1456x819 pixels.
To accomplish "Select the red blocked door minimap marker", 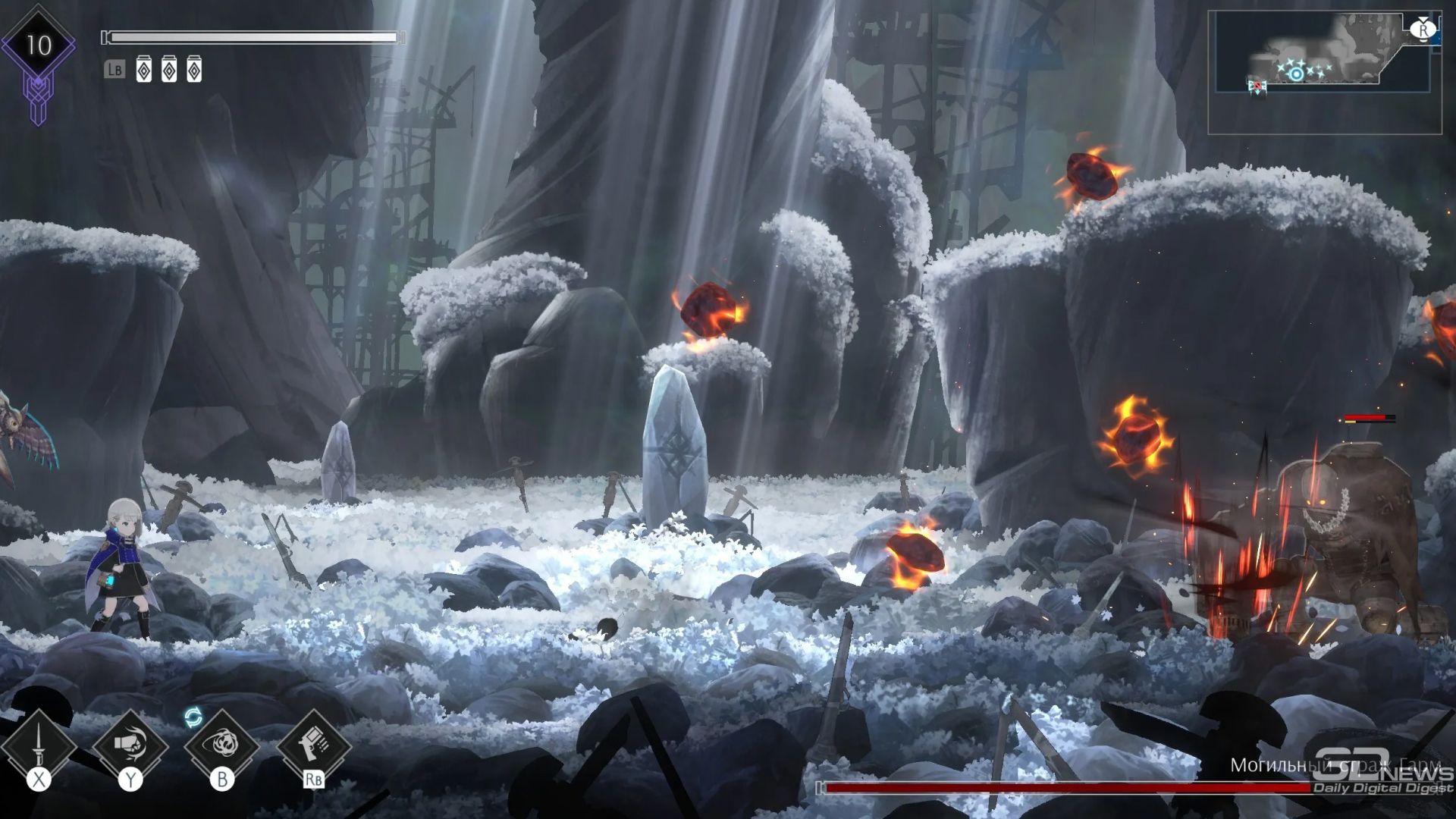I will coord(1257,86).
